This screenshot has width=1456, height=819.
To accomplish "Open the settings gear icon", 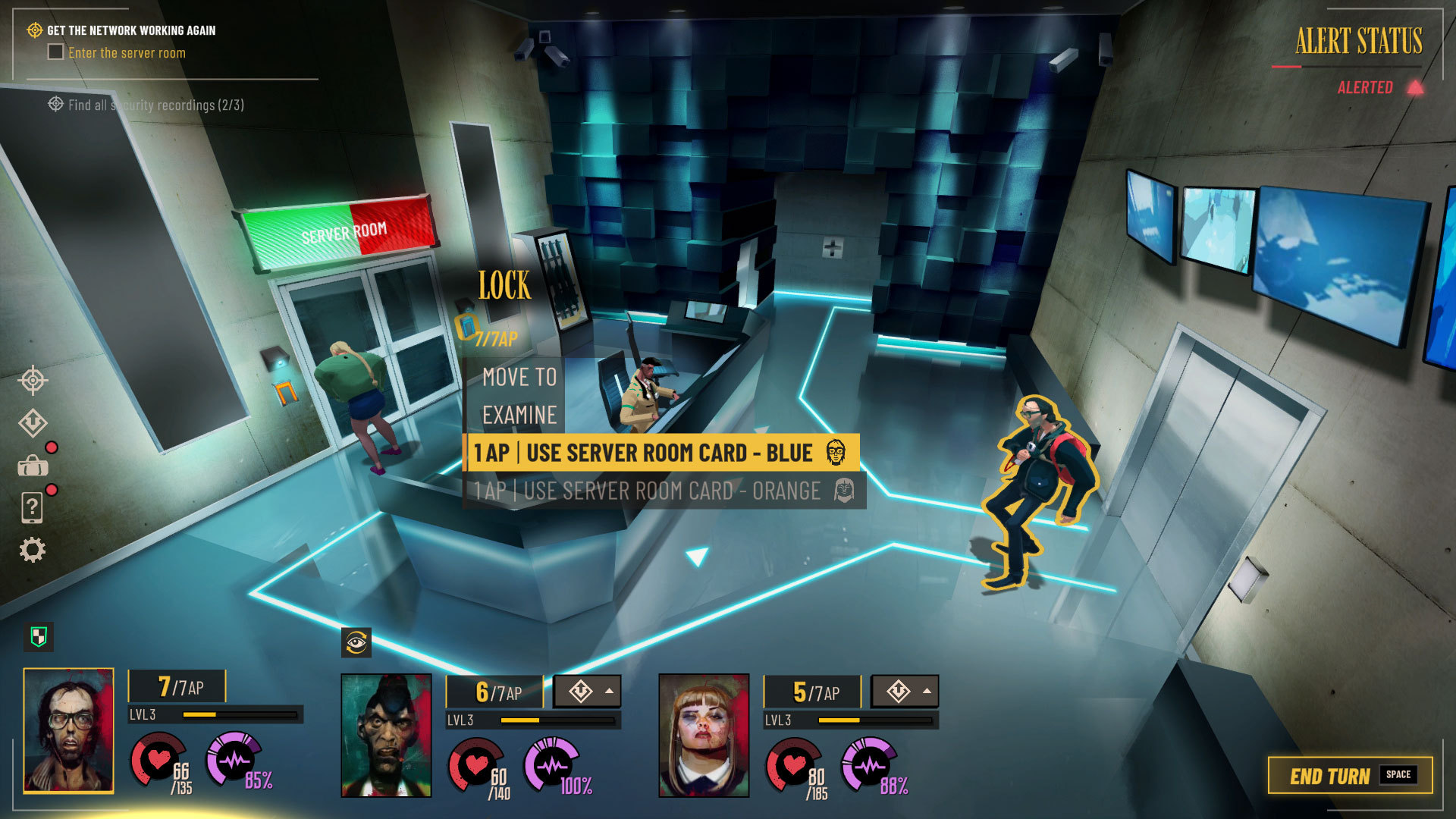I will click(33, 550).
